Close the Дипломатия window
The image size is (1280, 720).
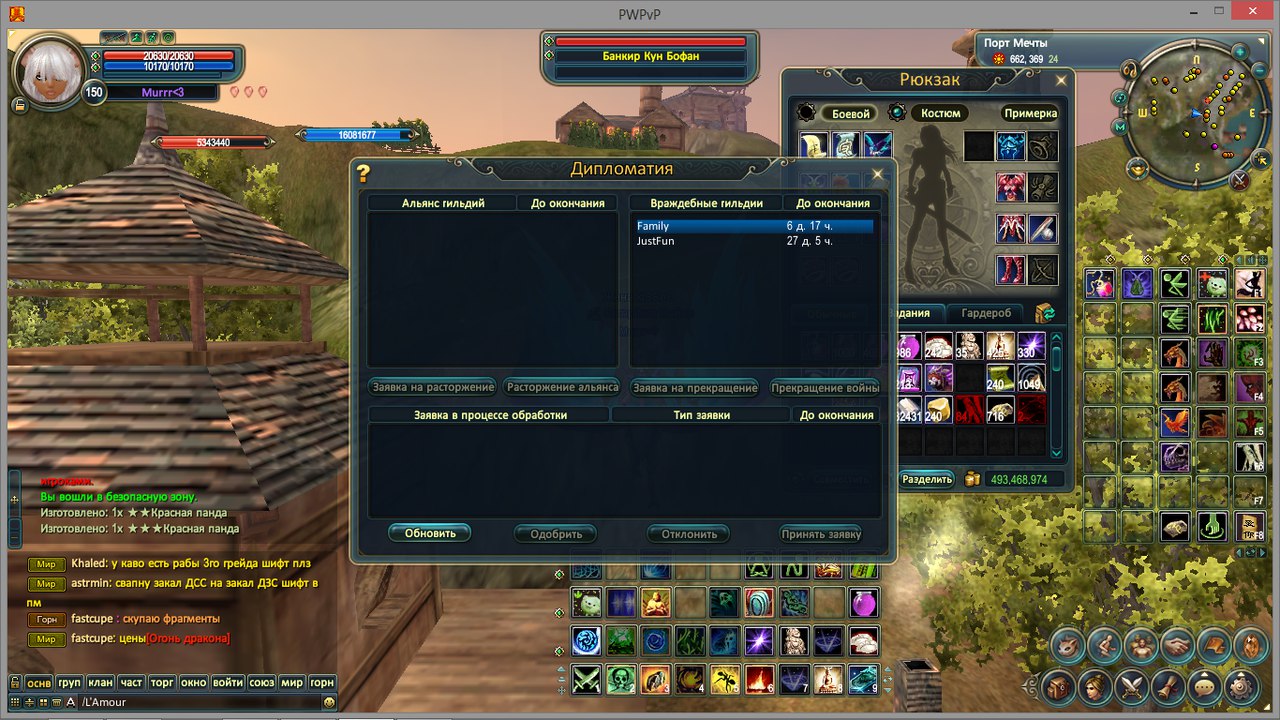[x=878, y=174]
